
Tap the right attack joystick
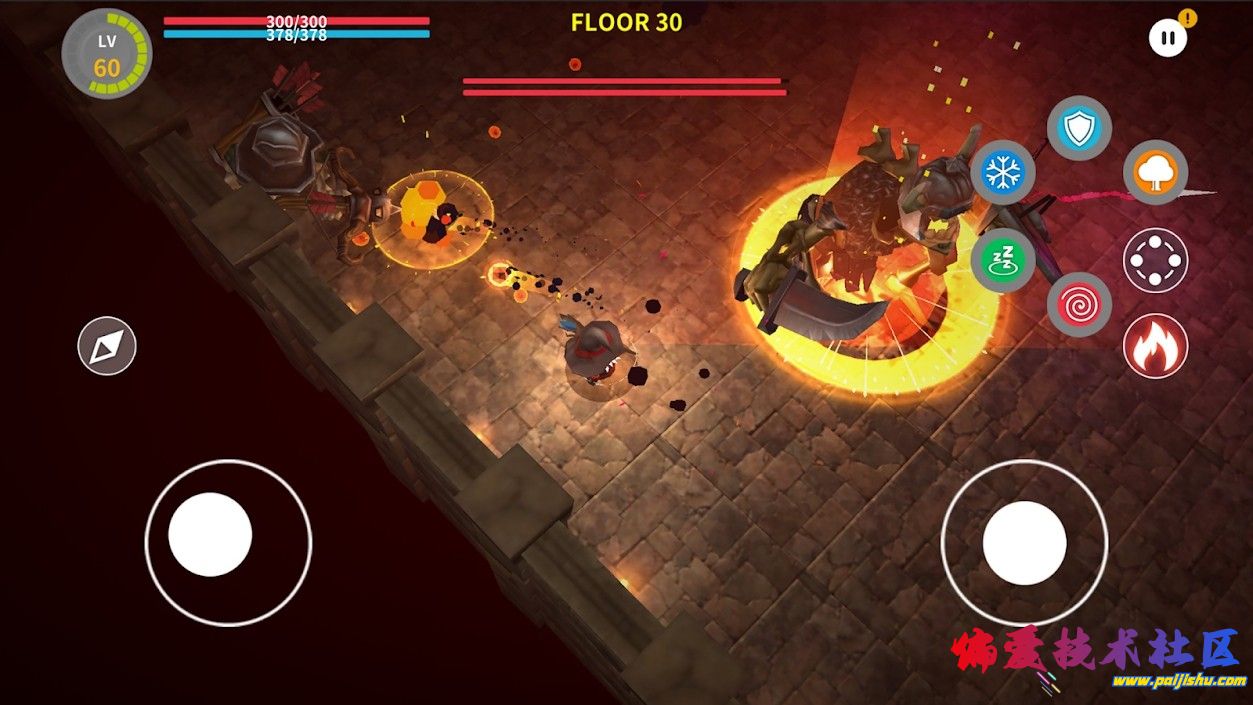(1024, 543)
